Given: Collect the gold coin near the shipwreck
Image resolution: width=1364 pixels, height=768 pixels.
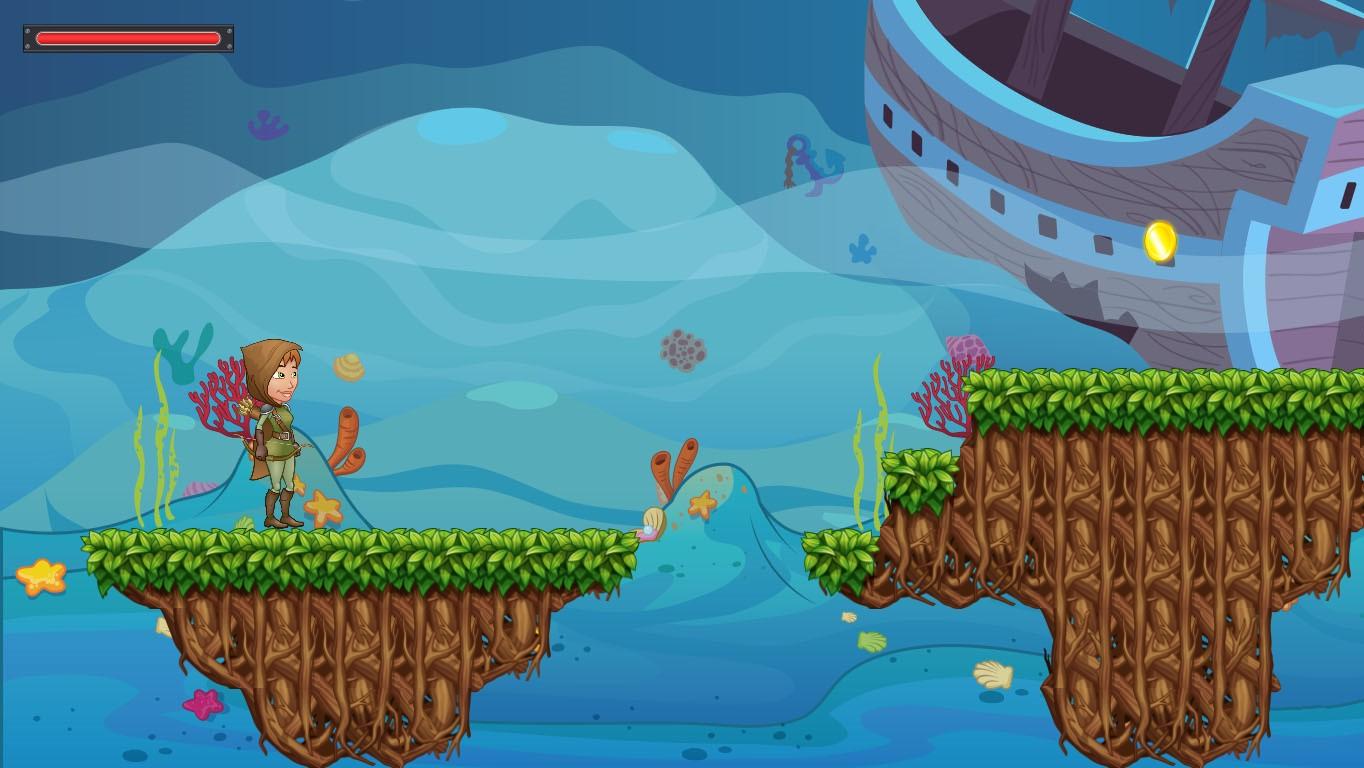Looking at the screenshot, I should point(1160,243).
